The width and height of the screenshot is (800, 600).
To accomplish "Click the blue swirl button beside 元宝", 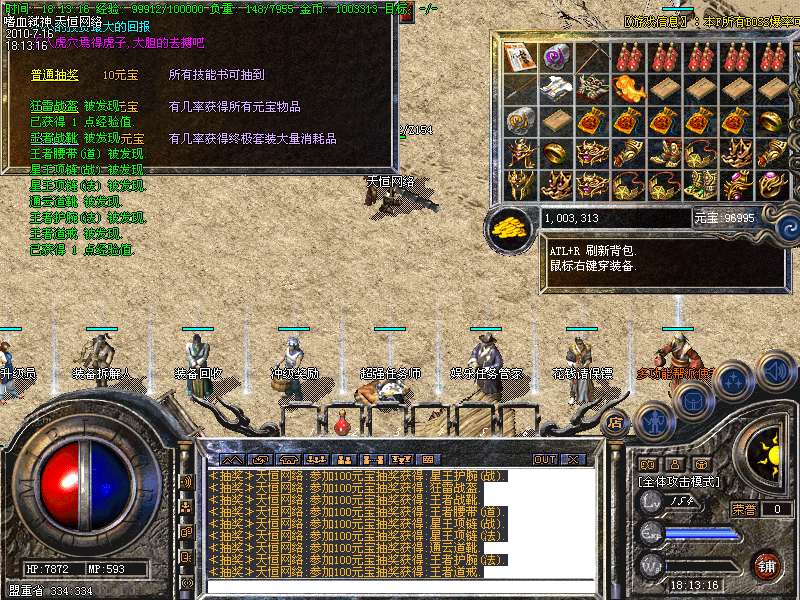I will tap(786, 226).
